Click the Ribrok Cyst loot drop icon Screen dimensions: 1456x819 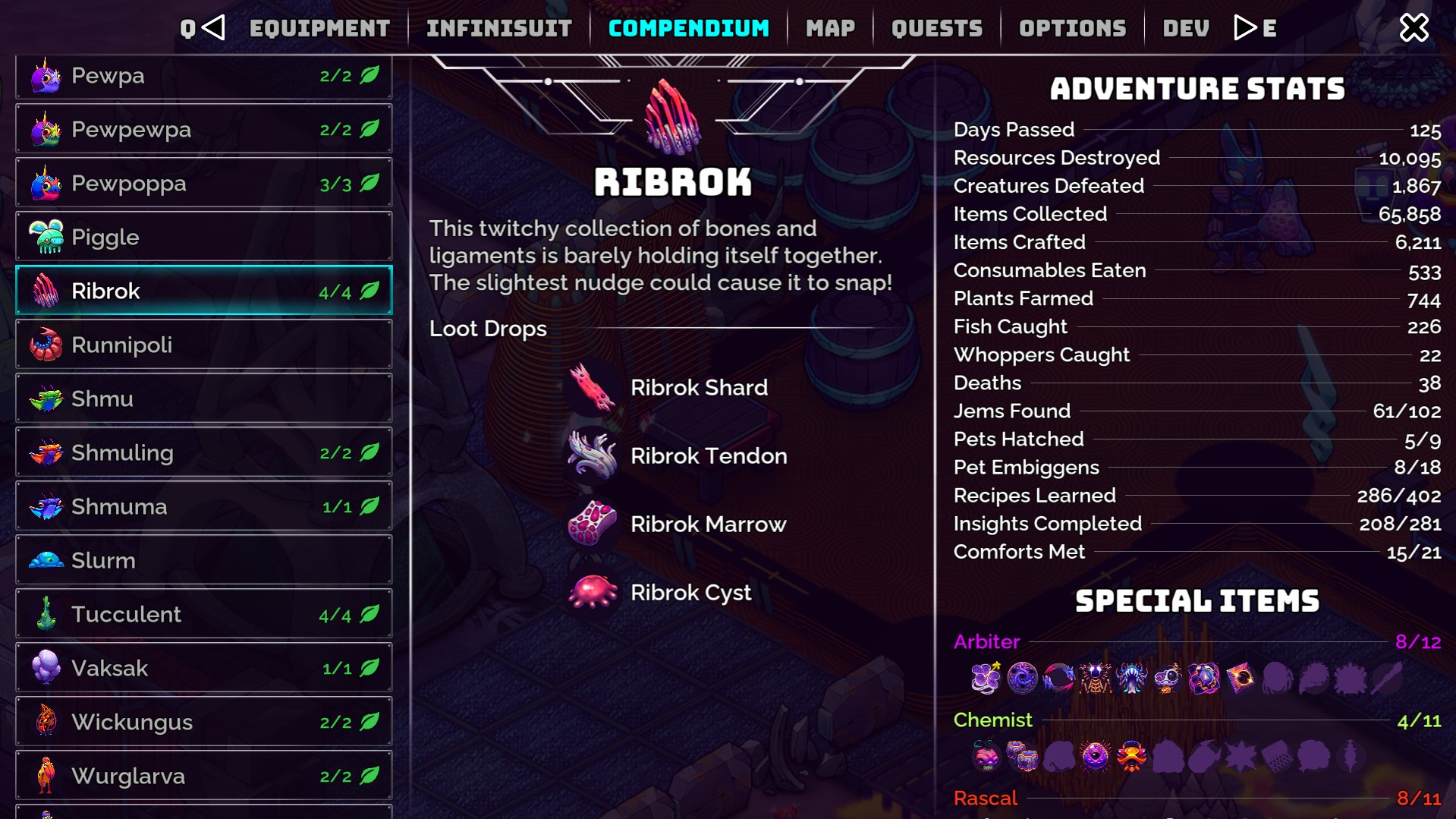click(x=592, y=592)
